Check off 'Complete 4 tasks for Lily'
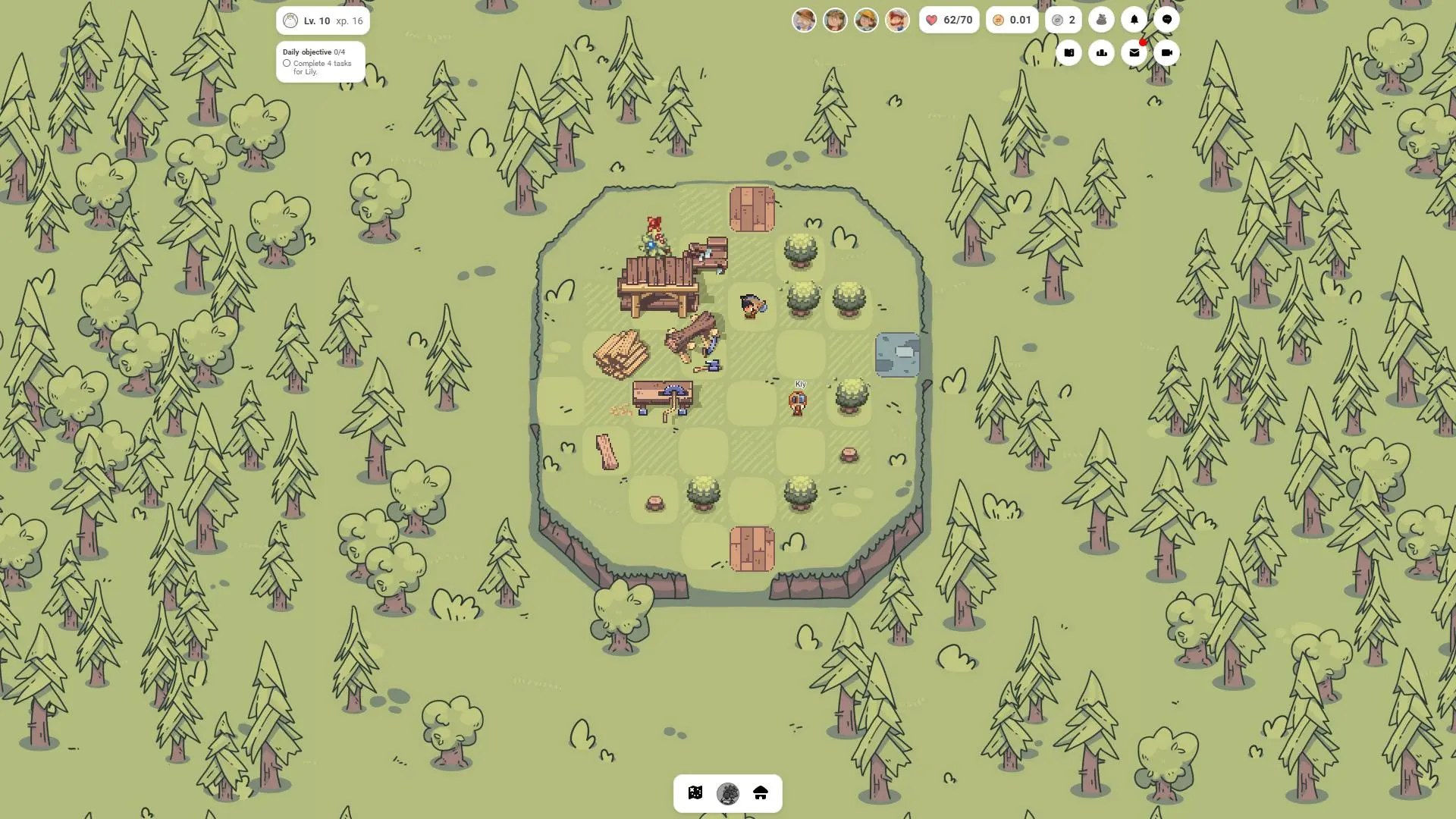Screen dimensions: 1456x819 coord(287,64)
